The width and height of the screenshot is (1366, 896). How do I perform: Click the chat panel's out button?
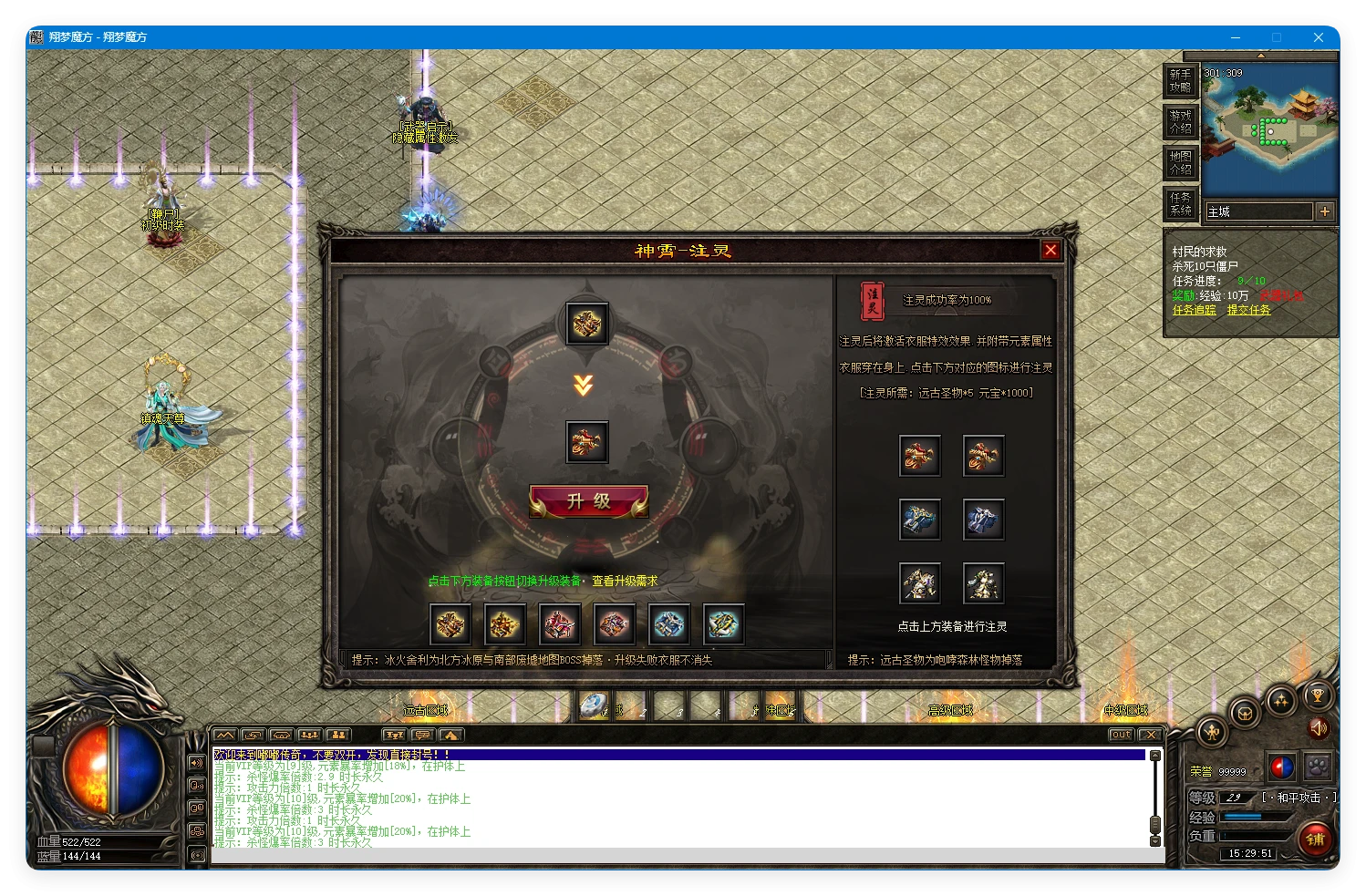tap(1121, 735)
